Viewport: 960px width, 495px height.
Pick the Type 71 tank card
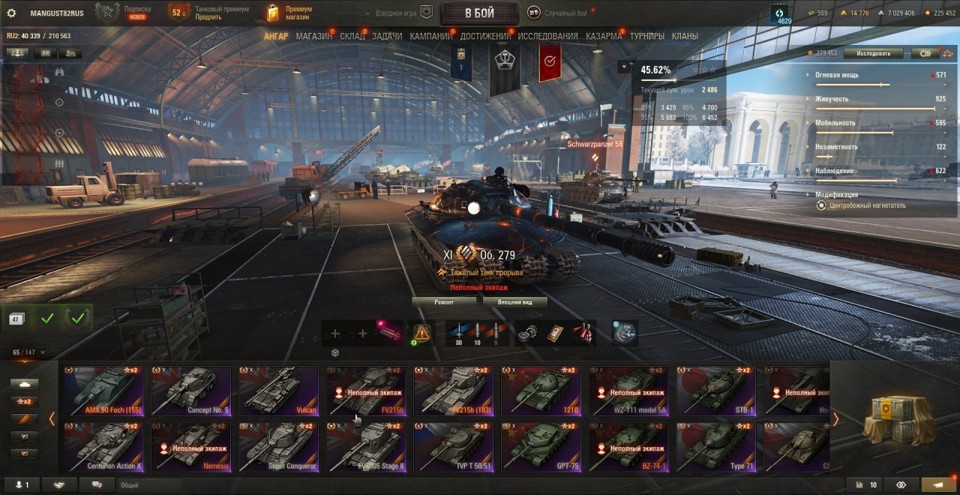[716, 446]
